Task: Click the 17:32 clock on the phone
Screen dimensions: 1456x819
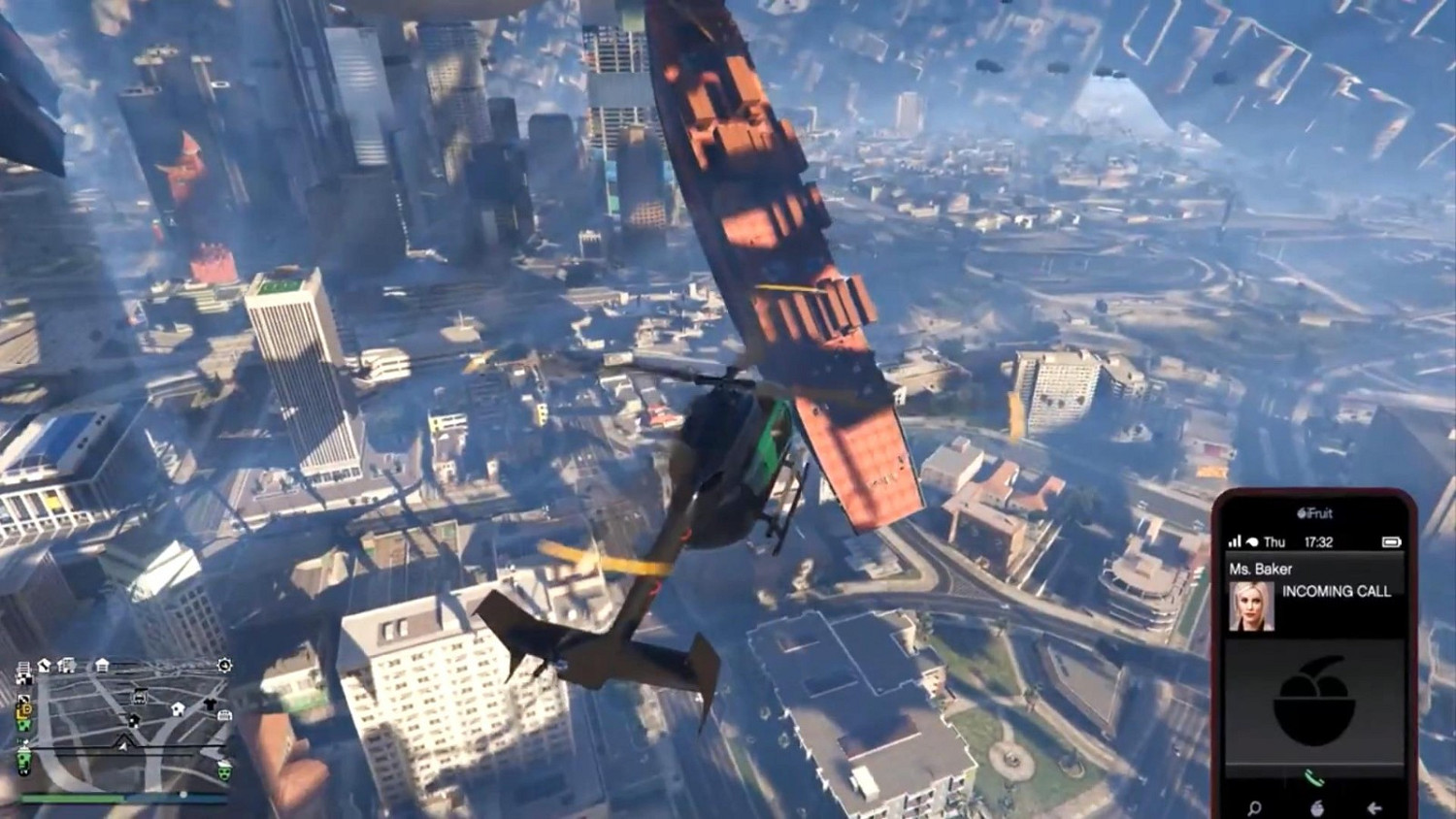Action: point(1318,540)
